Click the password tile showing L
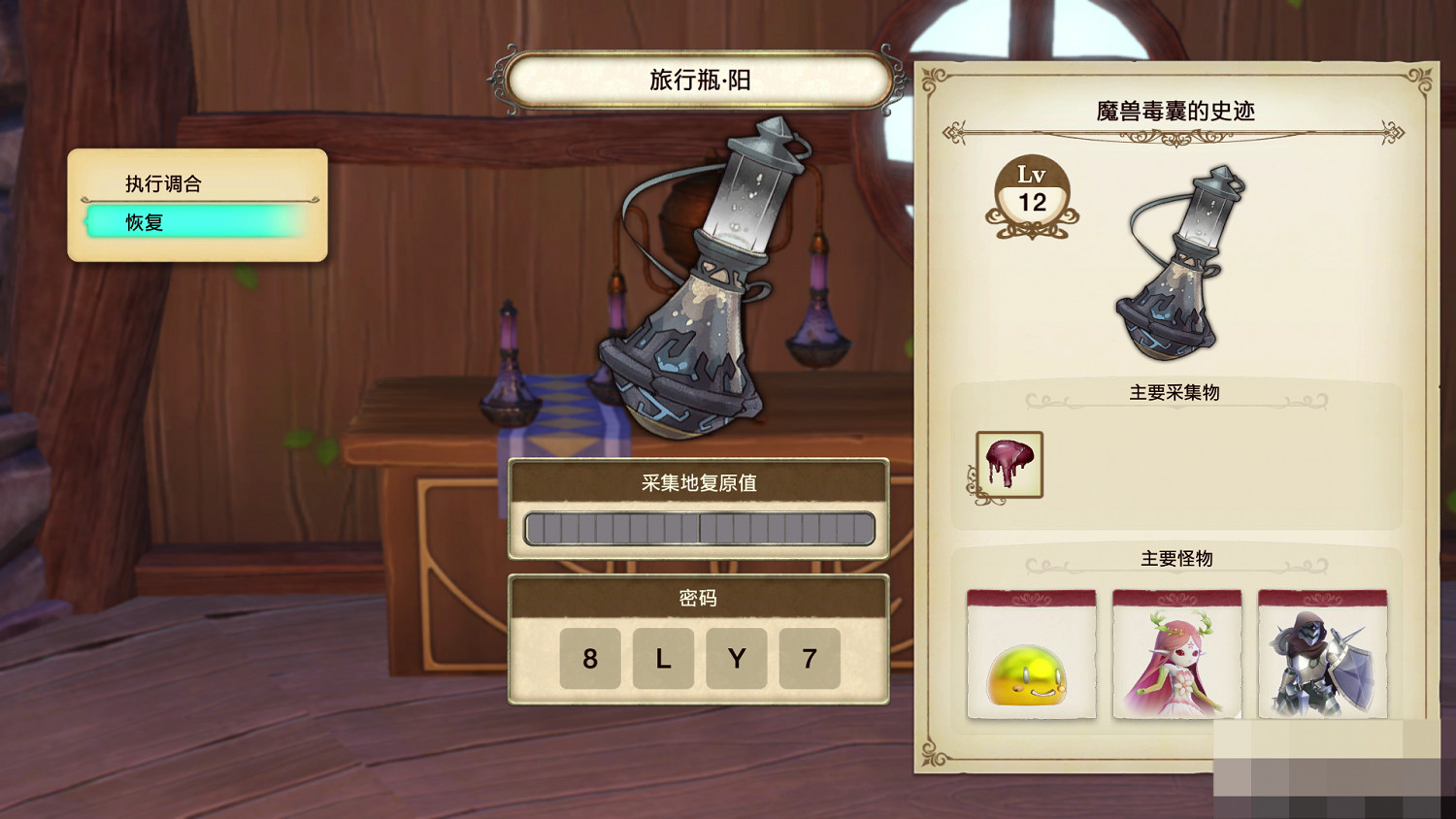1456x819 pixels. click(x=663, y=659)
